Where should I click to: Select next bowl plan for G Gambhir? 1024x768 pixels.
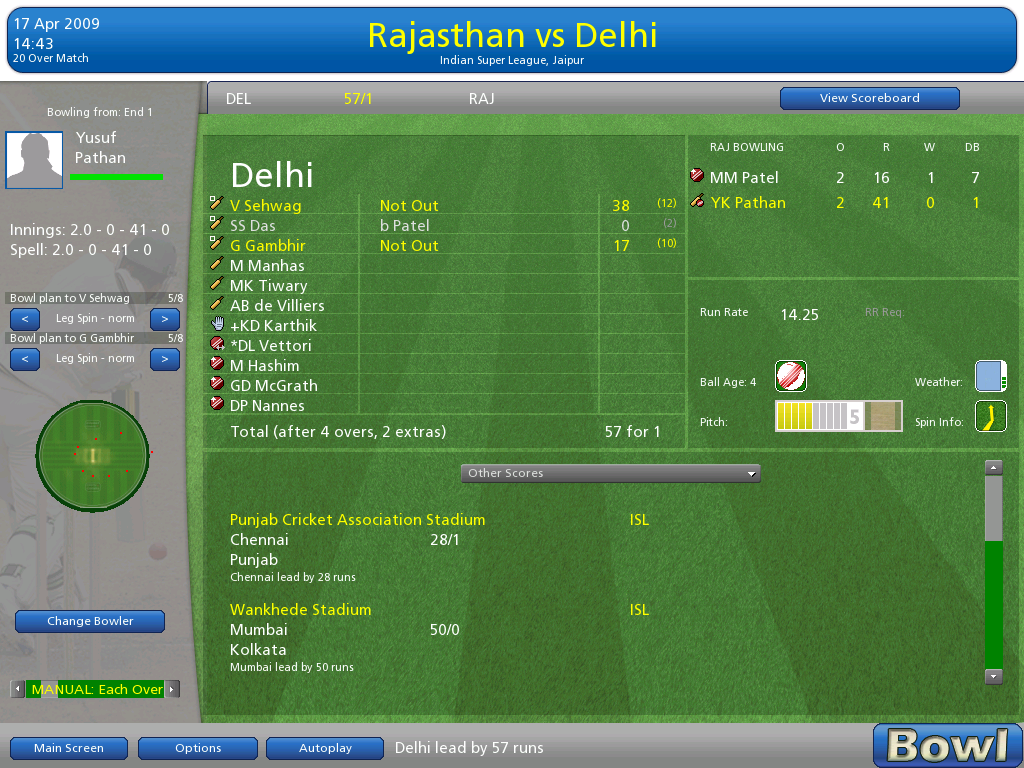pyautogui.click(x=165, y=359)
